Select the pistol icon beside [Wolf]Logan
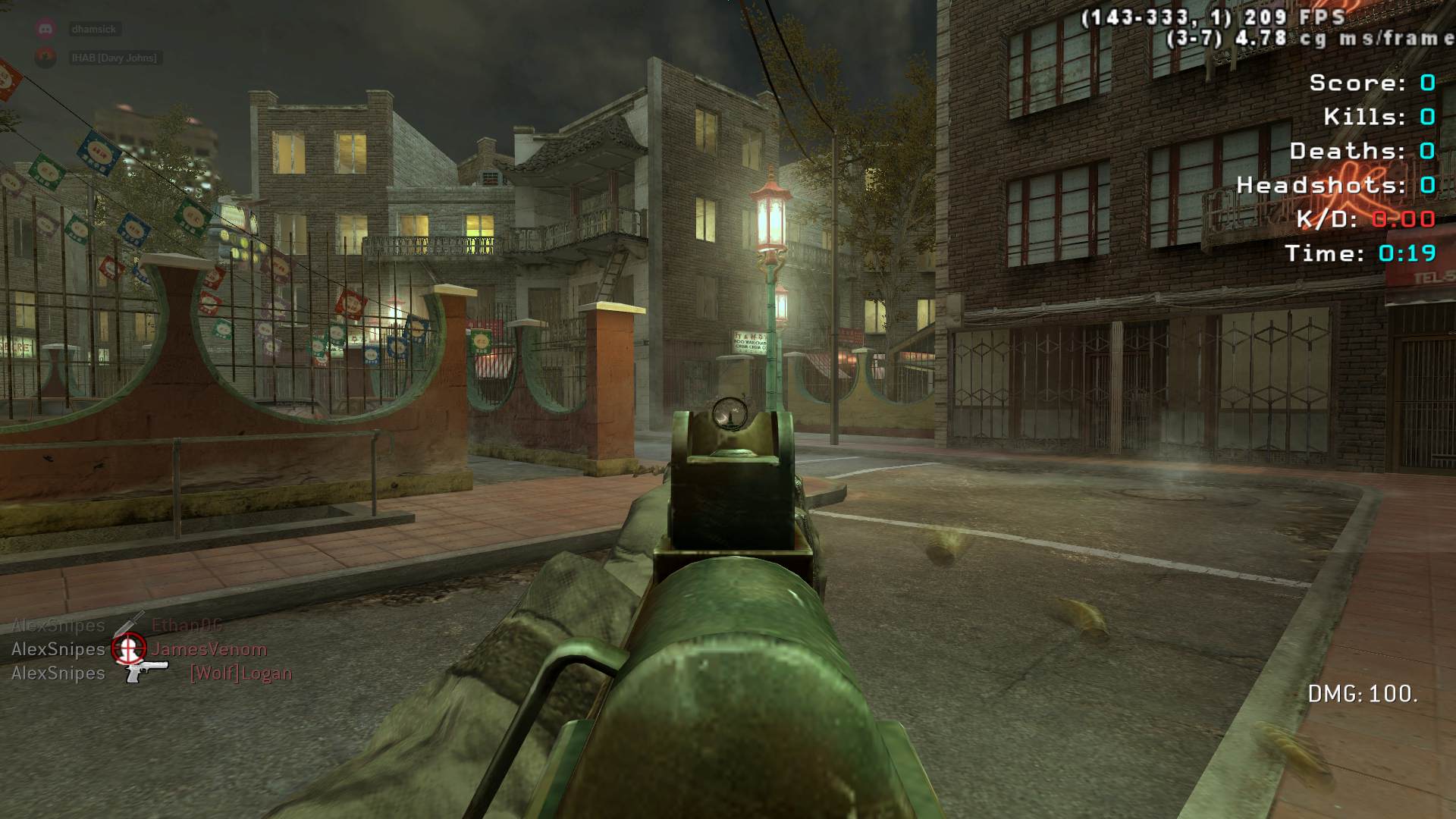The height and width of the screenshot is (819, 1456). point(146,670)
